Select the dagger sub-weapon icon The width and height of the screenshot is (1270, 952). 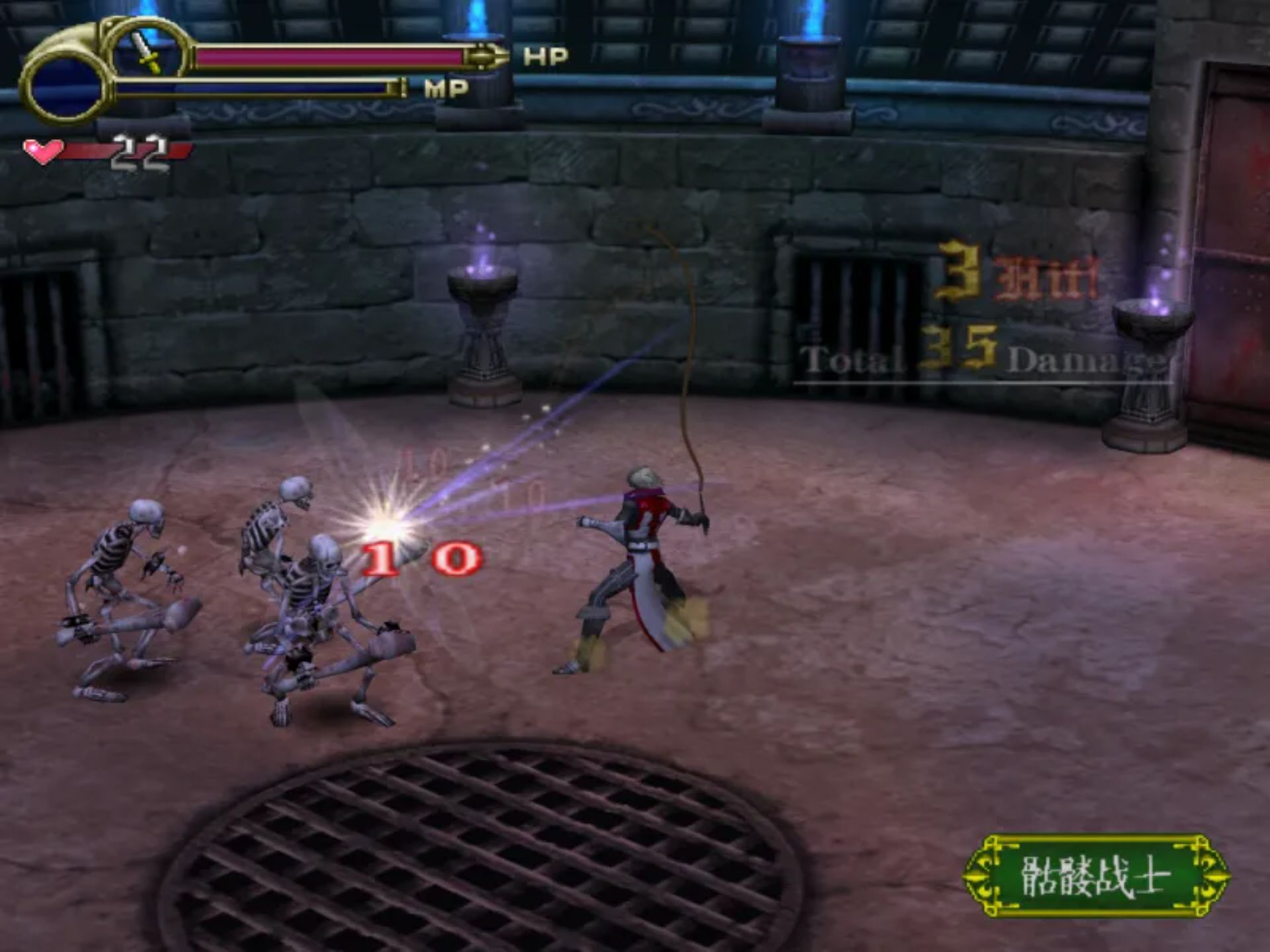[147, 53]
